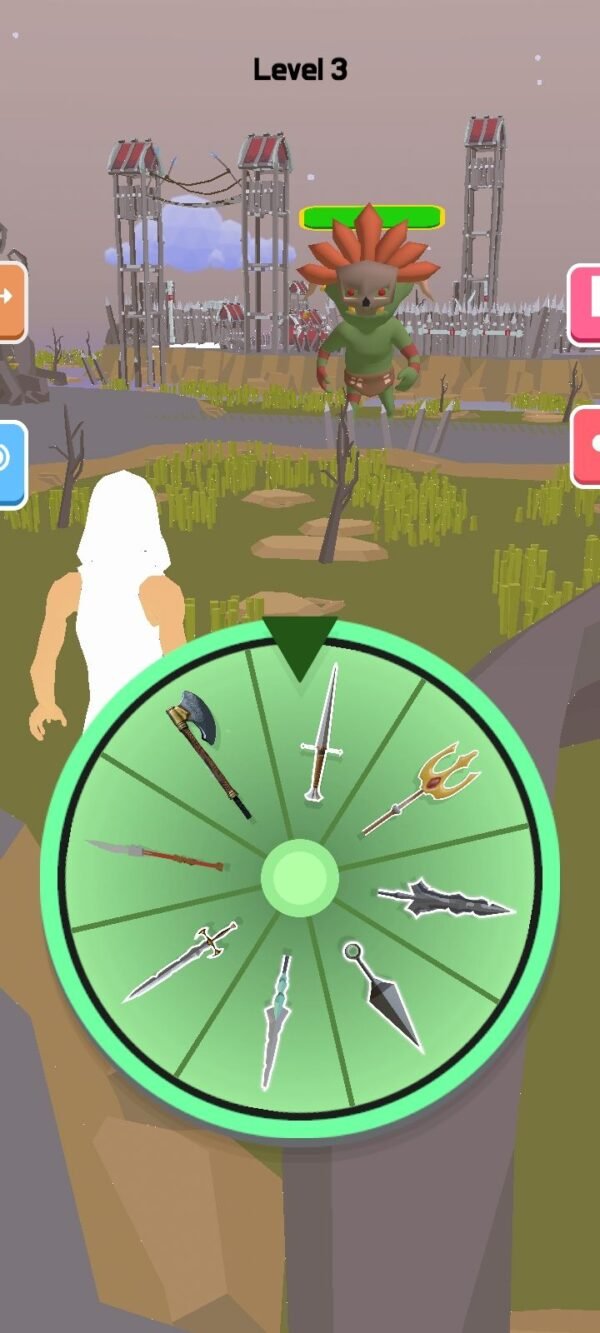Tap the orange arrow side button

(10, 302)
